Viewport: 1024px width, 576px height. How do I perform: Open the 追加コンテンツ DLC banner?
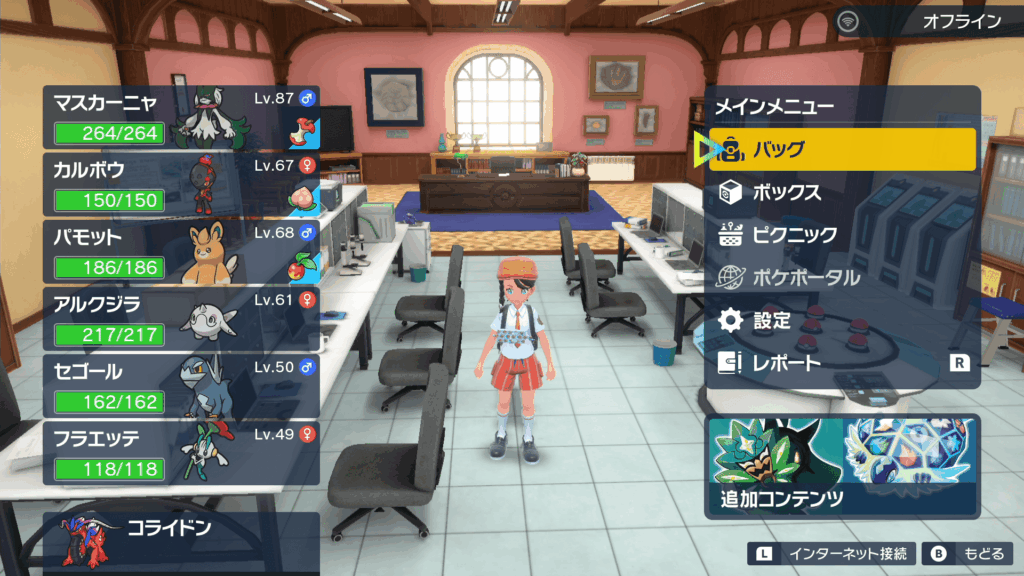[842, 466]
